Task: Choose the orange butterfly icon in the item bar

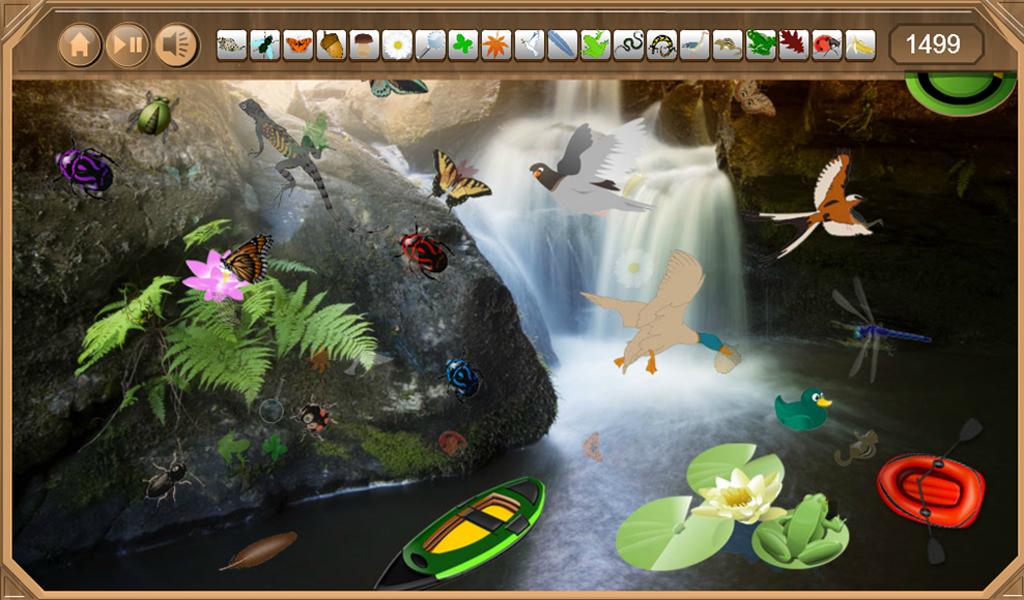Action: click(298, 45)
